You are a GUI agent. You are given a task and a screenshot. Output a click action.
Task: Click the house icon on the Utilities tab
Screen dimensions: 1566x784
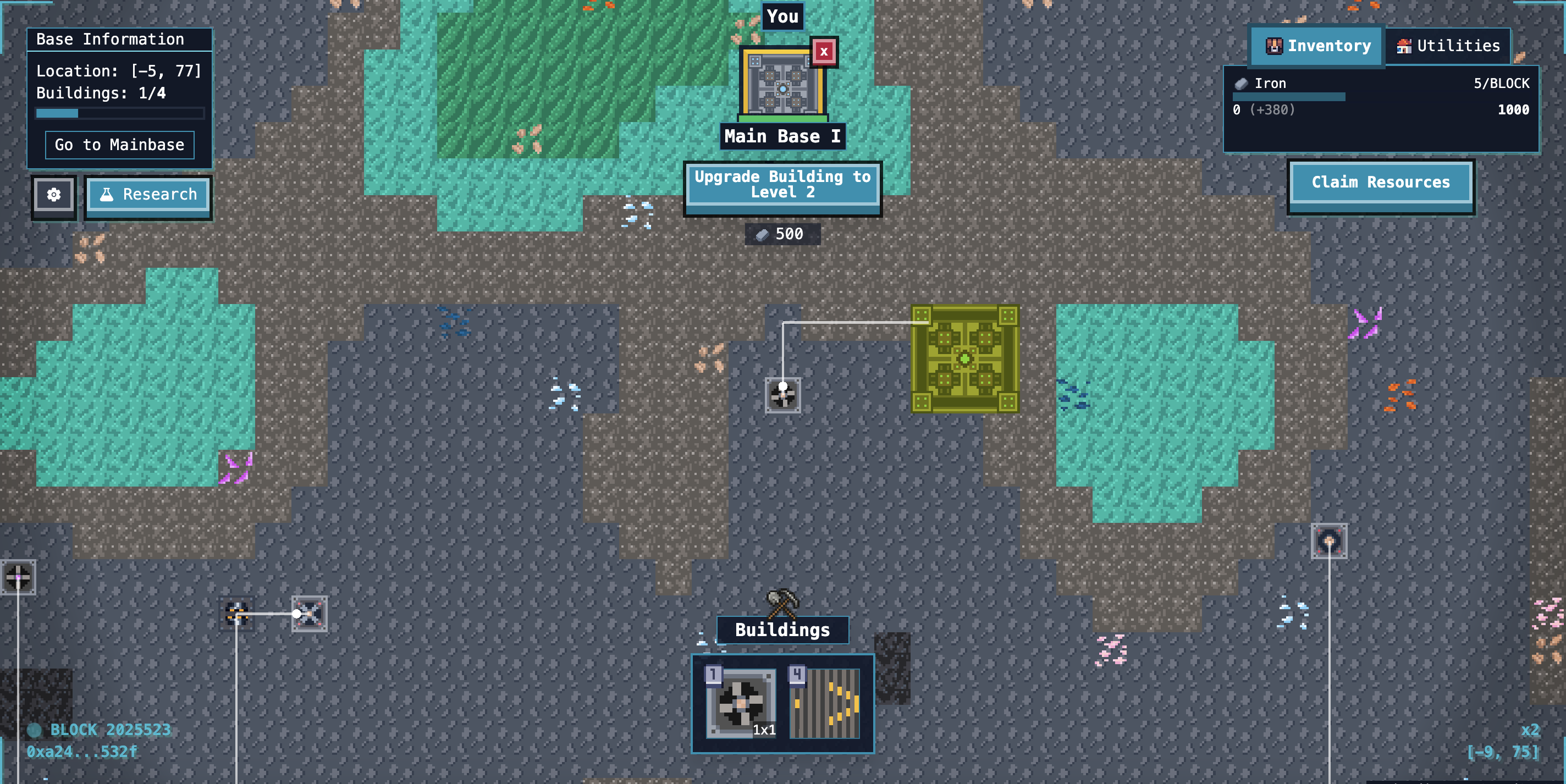[x=1404, y=45]
